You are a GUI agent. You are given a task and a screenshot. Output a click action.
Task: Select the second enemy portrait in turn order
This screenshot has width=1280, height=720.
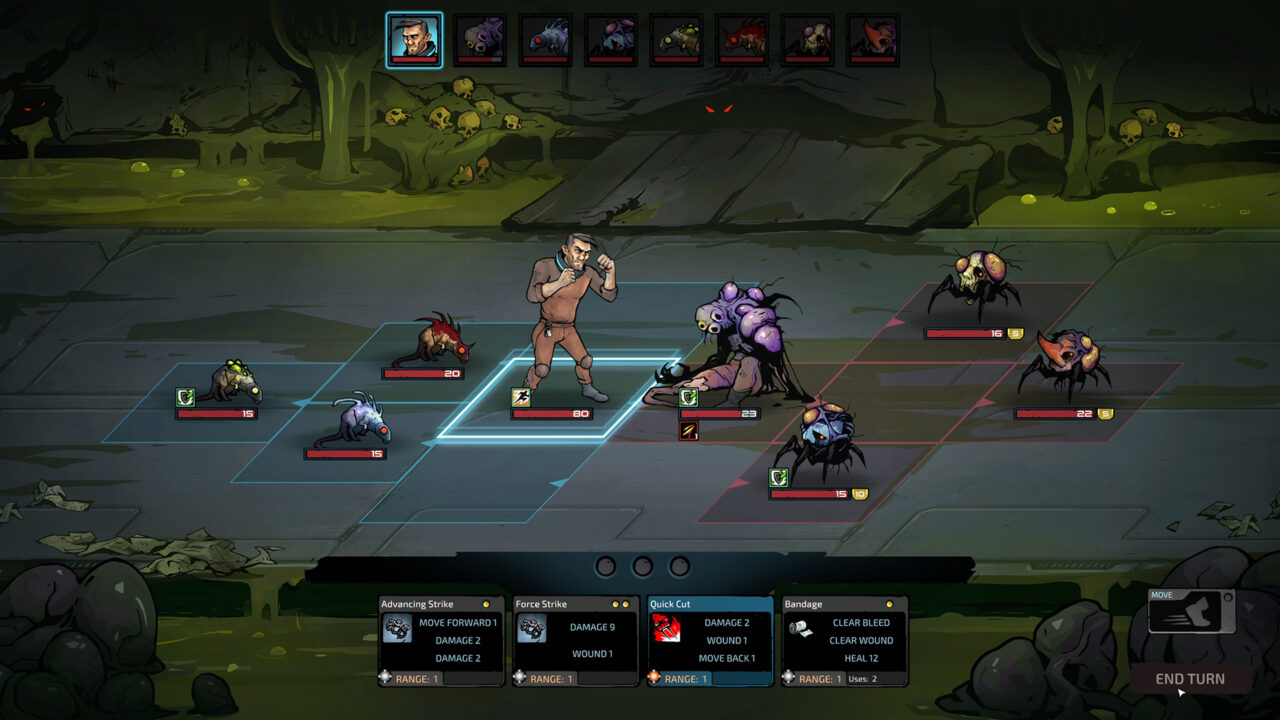coord(479,37)
